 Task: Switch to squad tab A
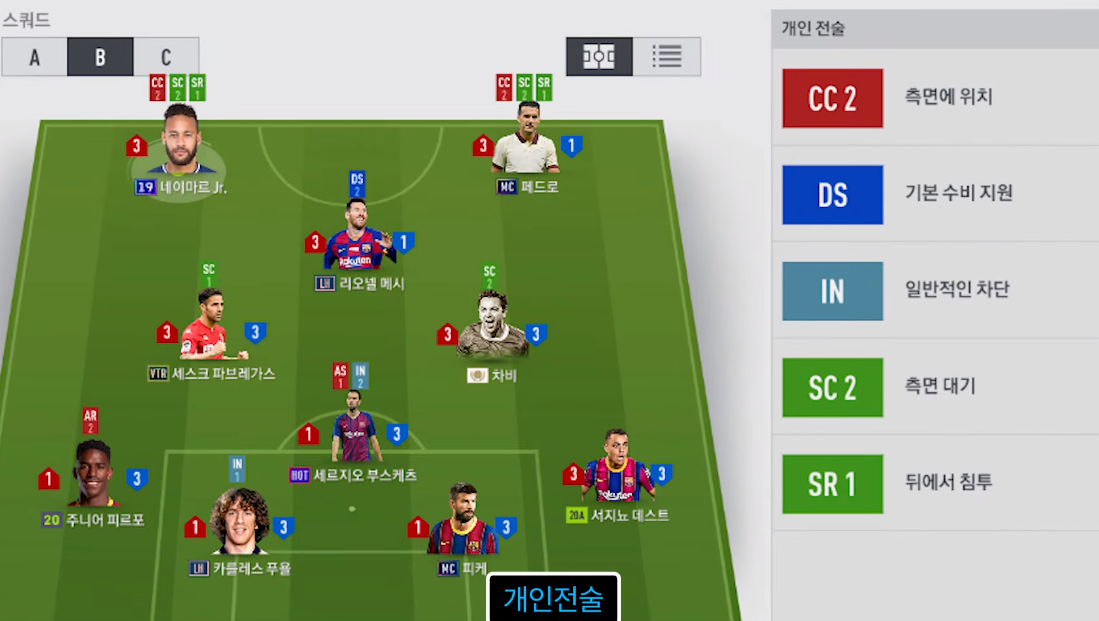34,57
